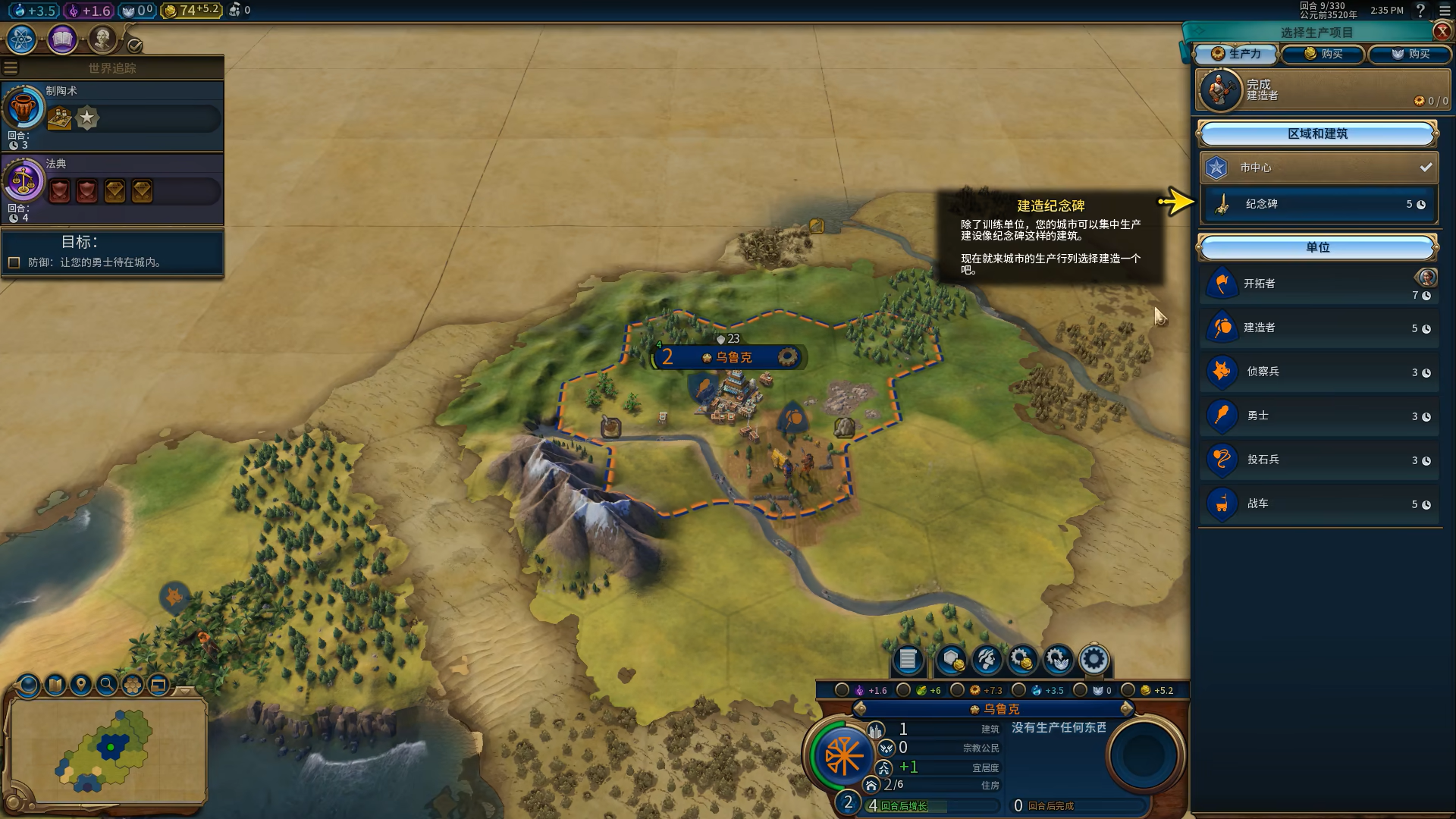Viewport: 1456px width, 819px height.
Task: Collapse the Units (单位) section header
Action: [x=1317, y=248]
